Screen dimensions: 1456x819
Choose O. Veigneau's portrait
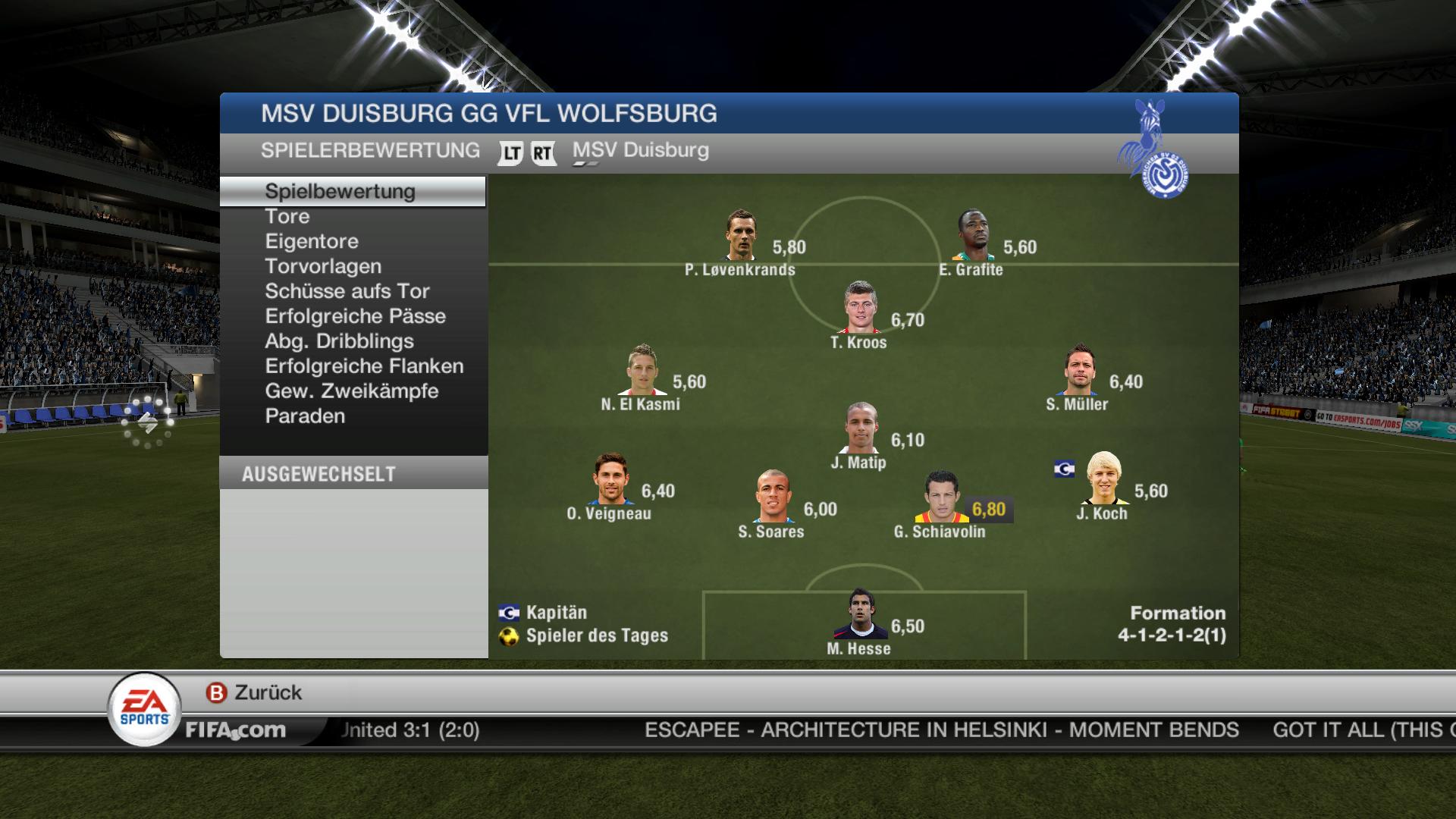pyautogui.click(x=611, y=479)
